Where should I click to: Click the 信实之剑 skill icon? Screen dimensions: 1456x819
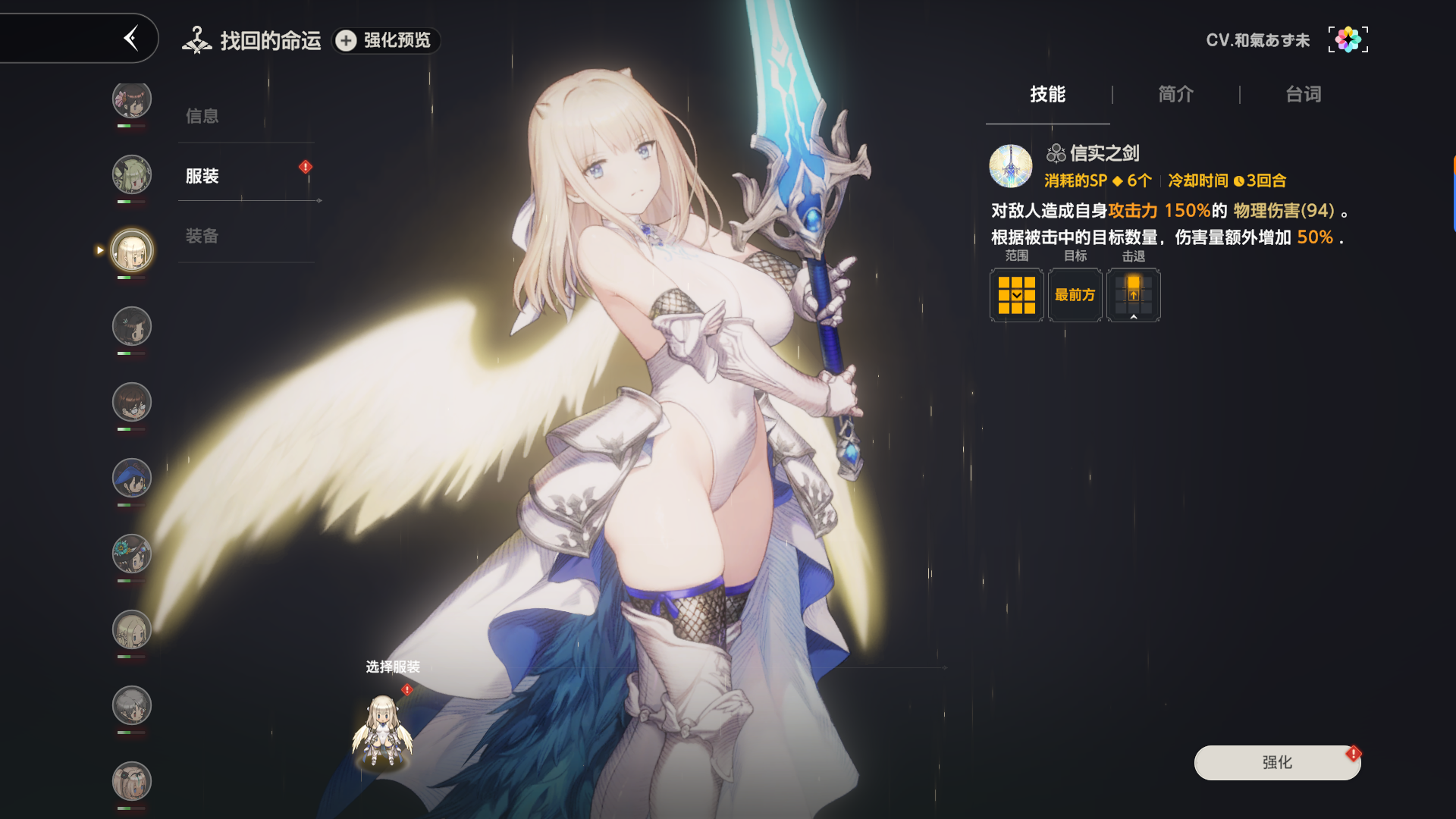click(x=1010, y=166)
